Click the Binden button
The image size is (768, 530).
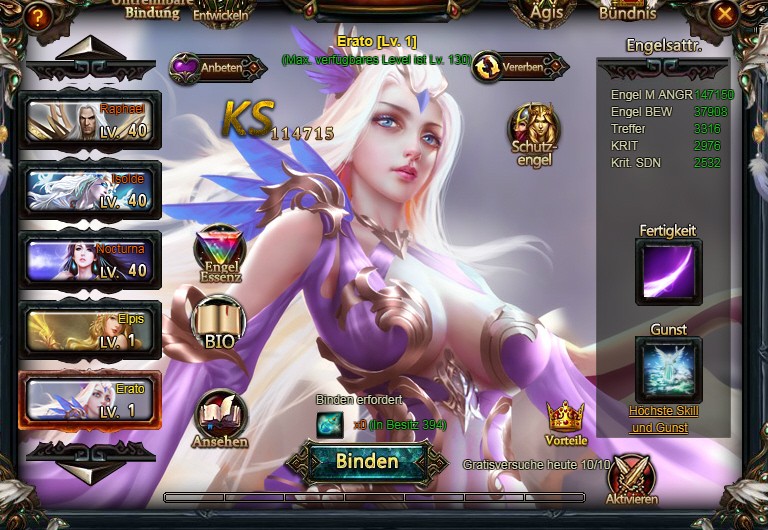pos(367,462)
